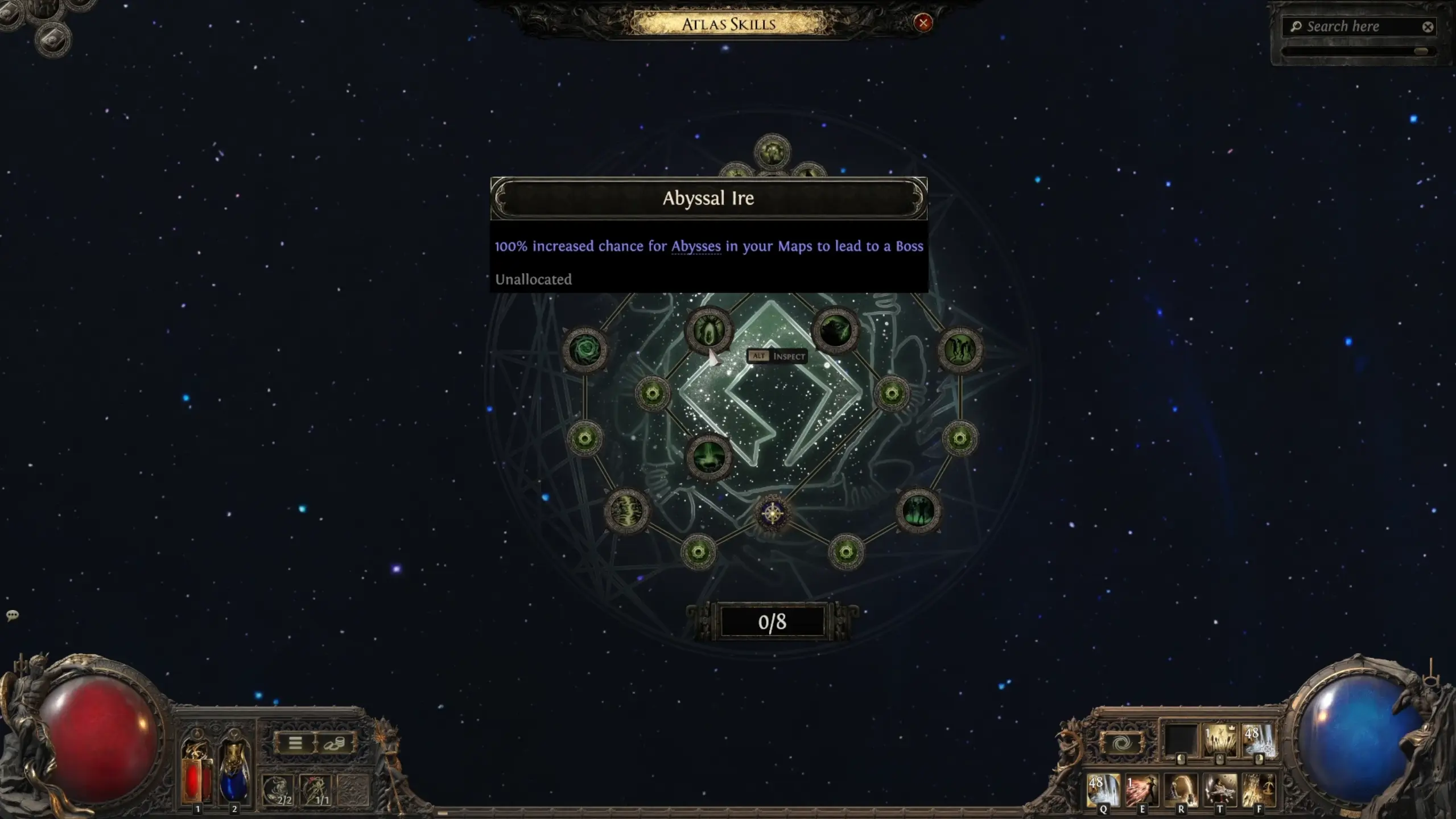The height and width of the screenshot is (819, 1456).
Task: Activate the red projectile fan skill
Action: 1141,789
